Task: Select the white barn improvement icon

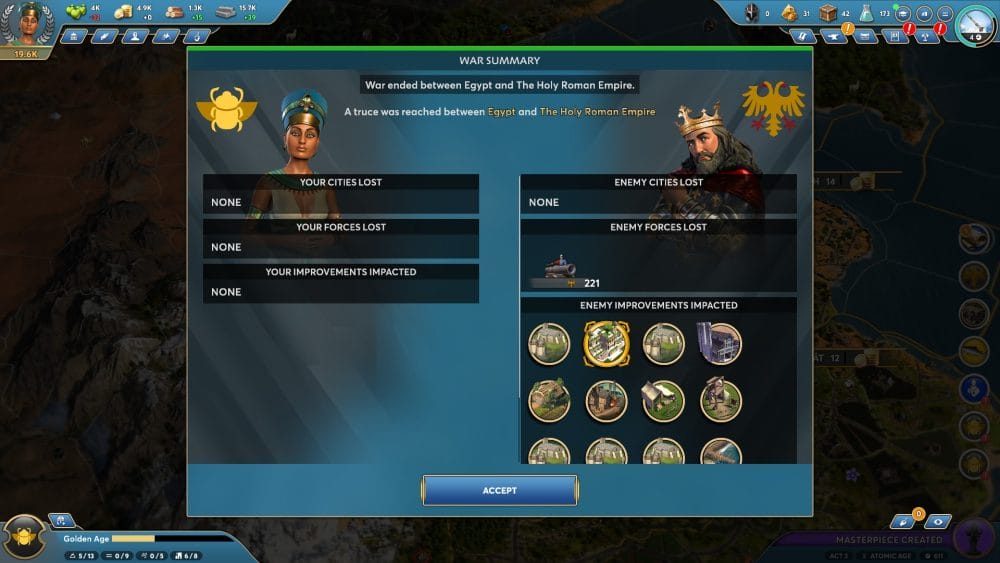Action: (x=663, y=400)
